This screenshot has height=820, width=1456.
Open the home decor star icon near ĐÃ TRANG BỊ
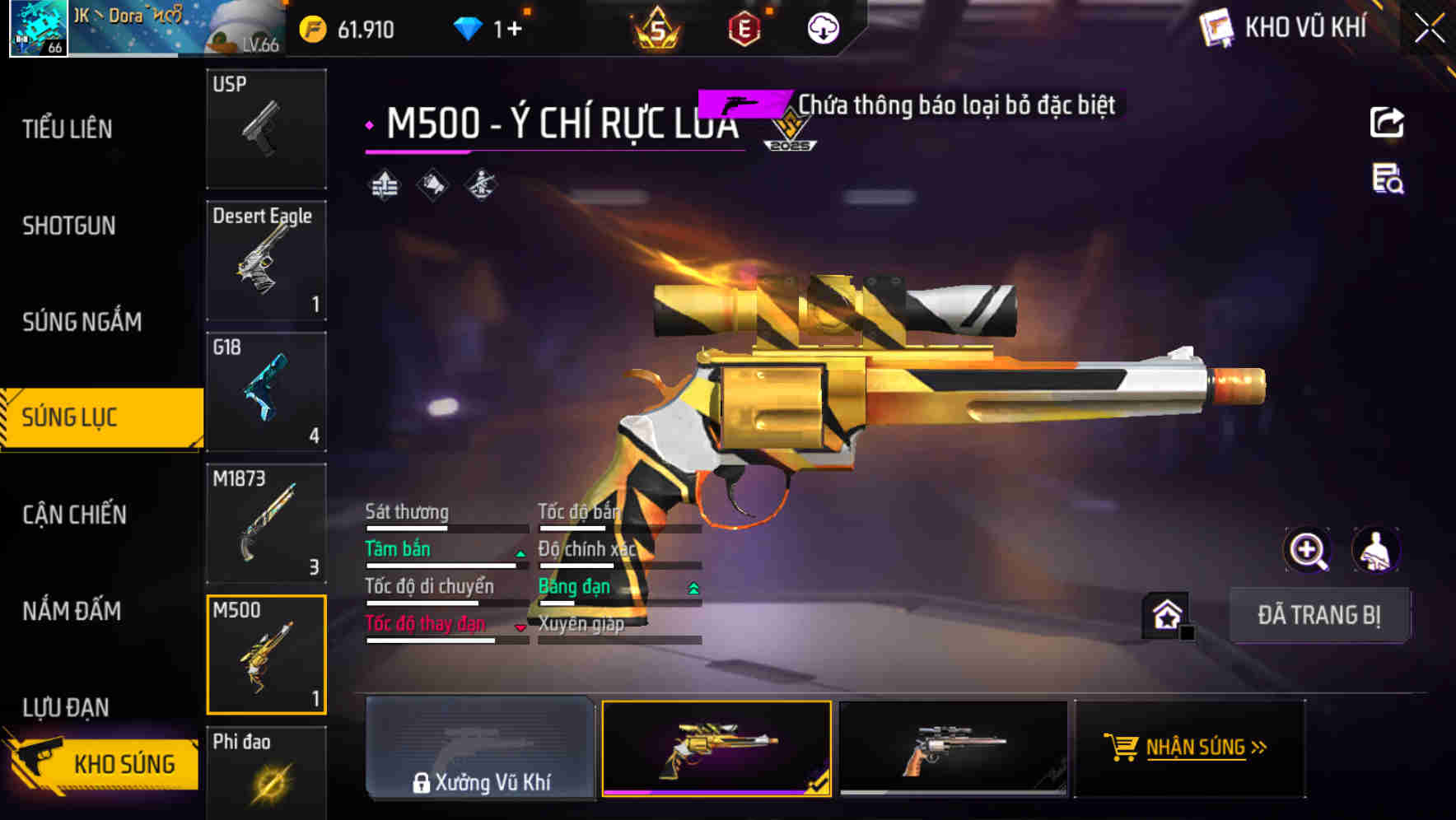[x=1165, y=613]
